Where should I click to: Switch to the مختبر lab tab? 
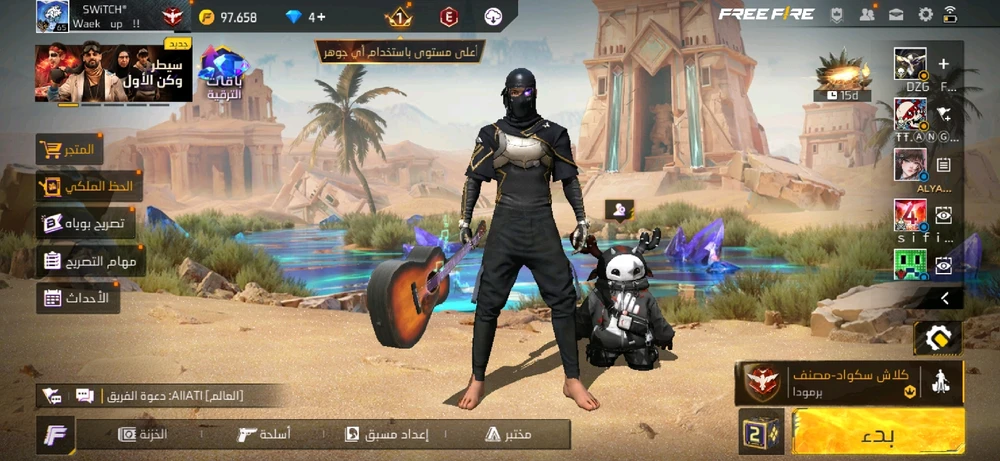pos(508,434)
